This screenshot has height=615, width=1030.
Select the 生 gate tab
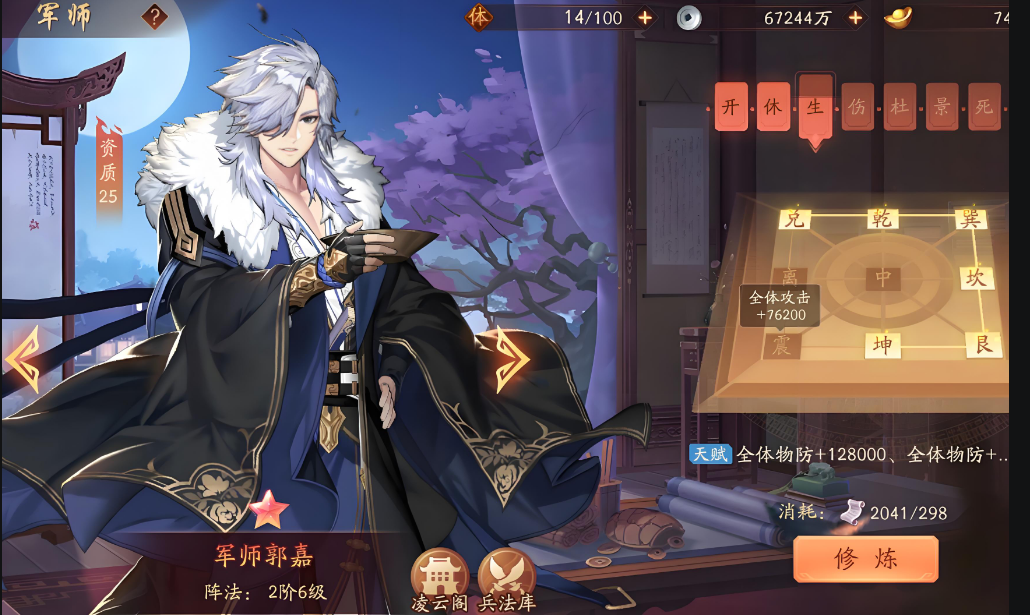(815, 105)
